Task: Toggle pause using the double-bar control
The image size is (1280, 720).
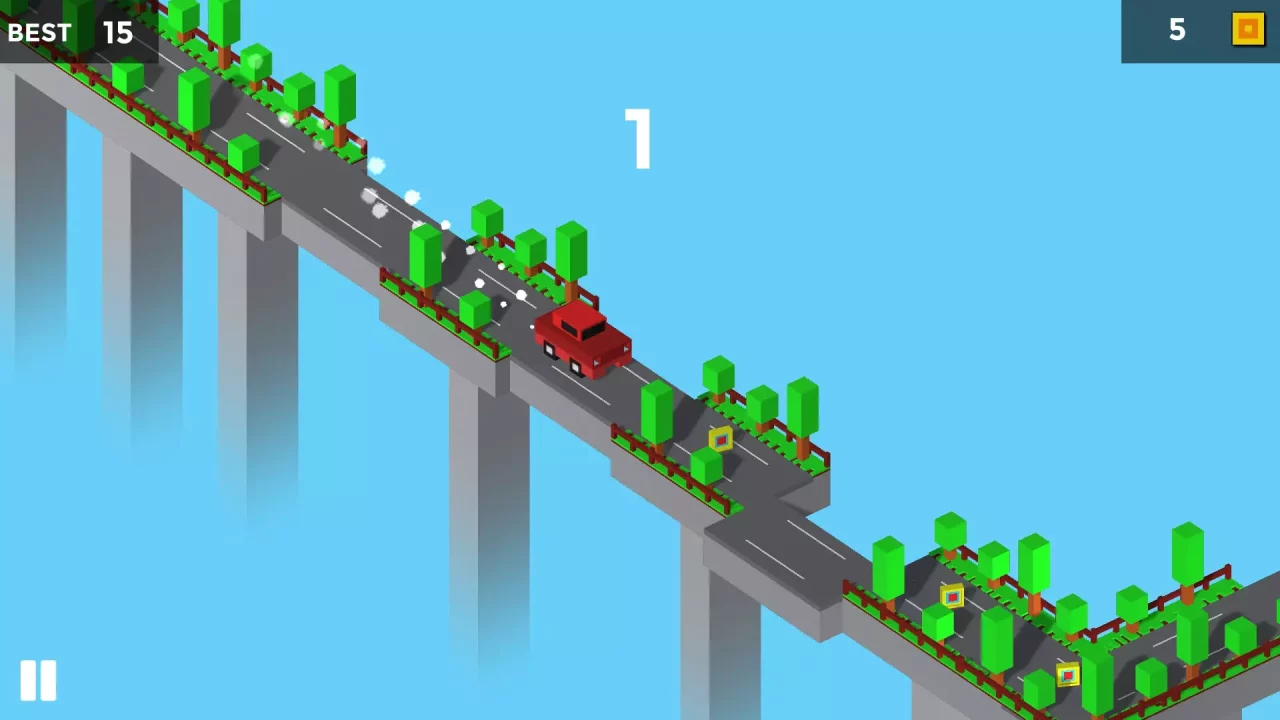Action: click(39, 681)
